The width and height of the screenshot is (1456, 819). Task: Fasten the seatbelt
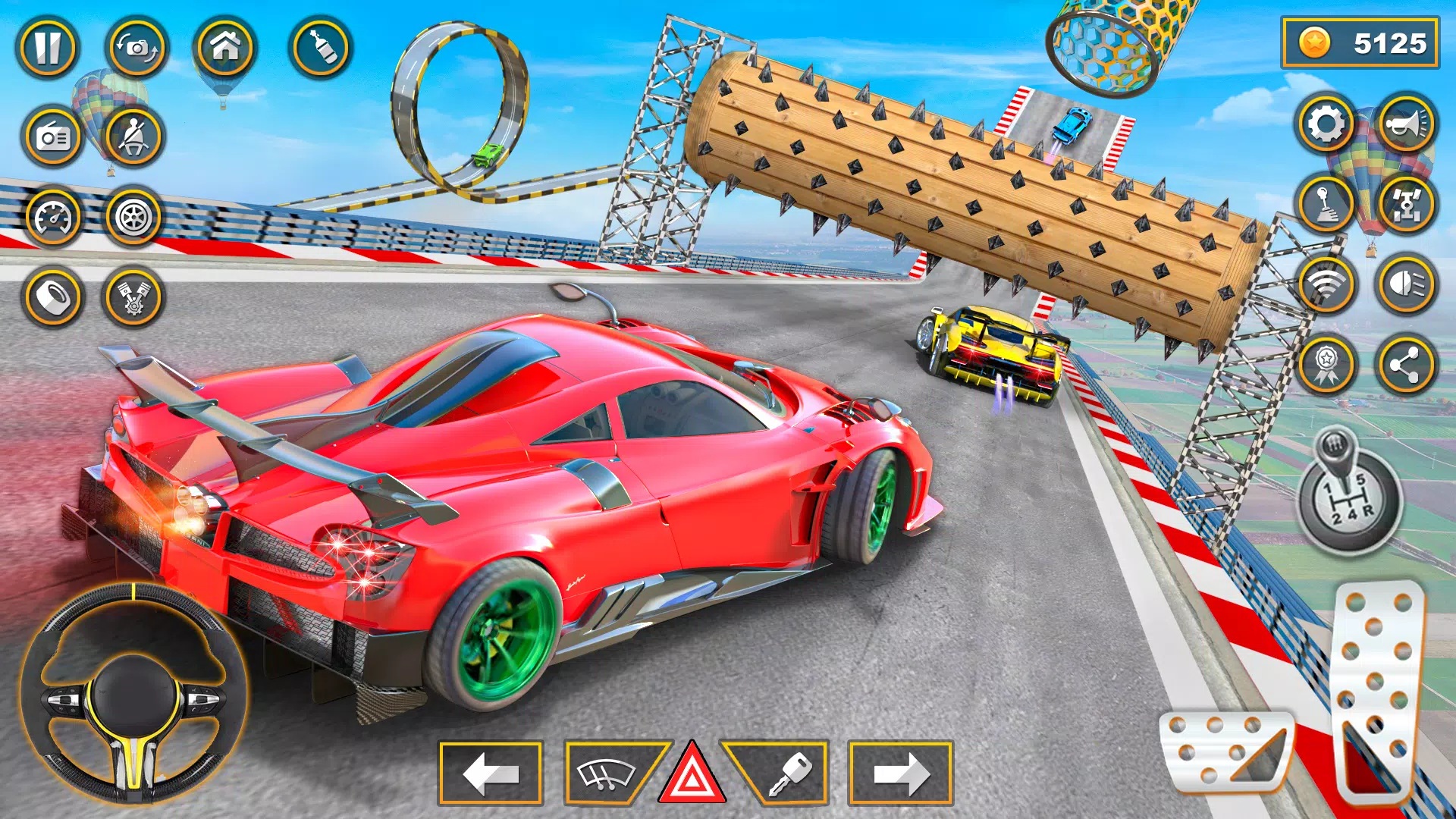click(135, 138)
